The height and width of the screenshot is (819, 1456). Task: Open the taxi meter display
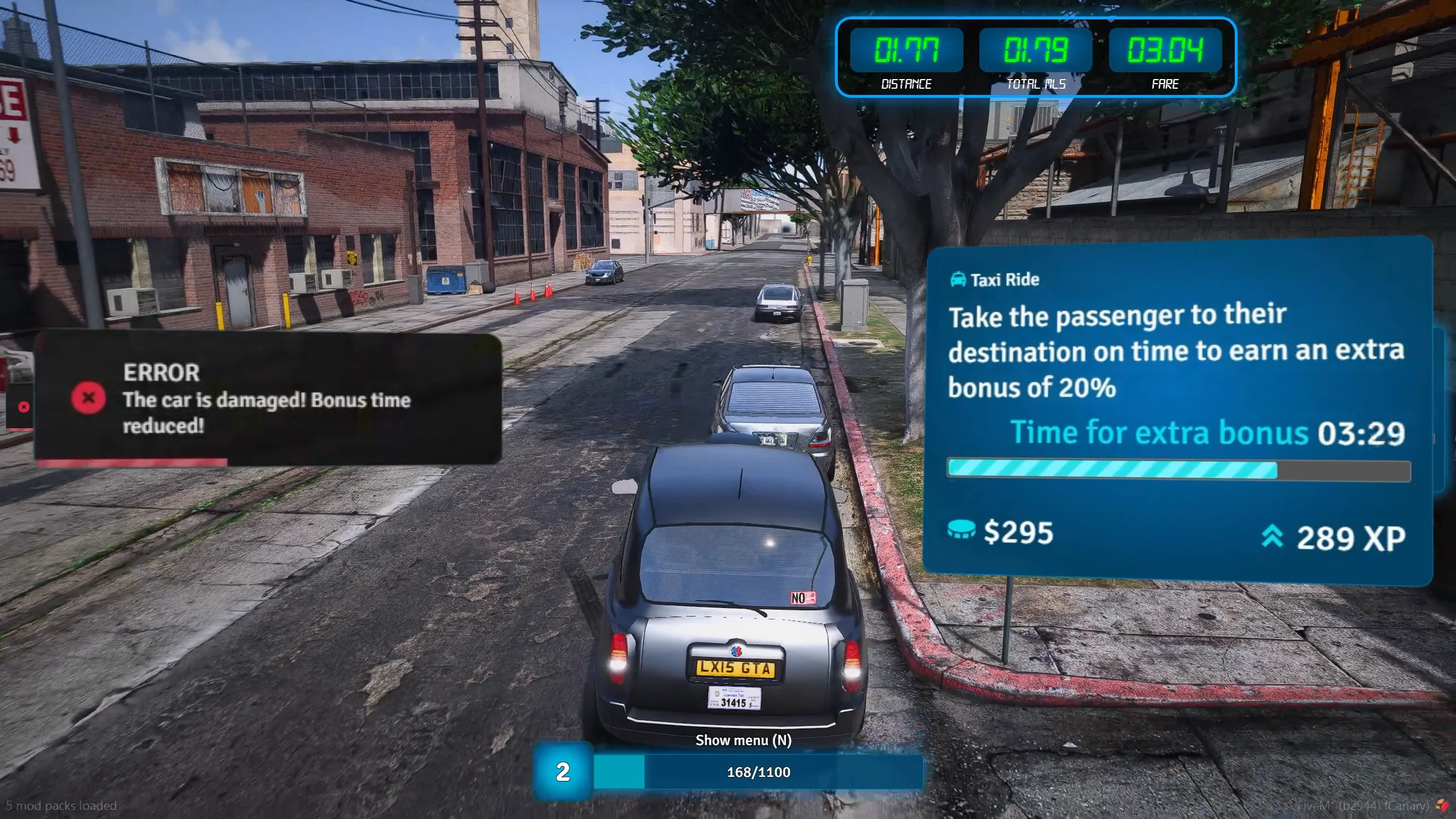[x=1035, y=57]
